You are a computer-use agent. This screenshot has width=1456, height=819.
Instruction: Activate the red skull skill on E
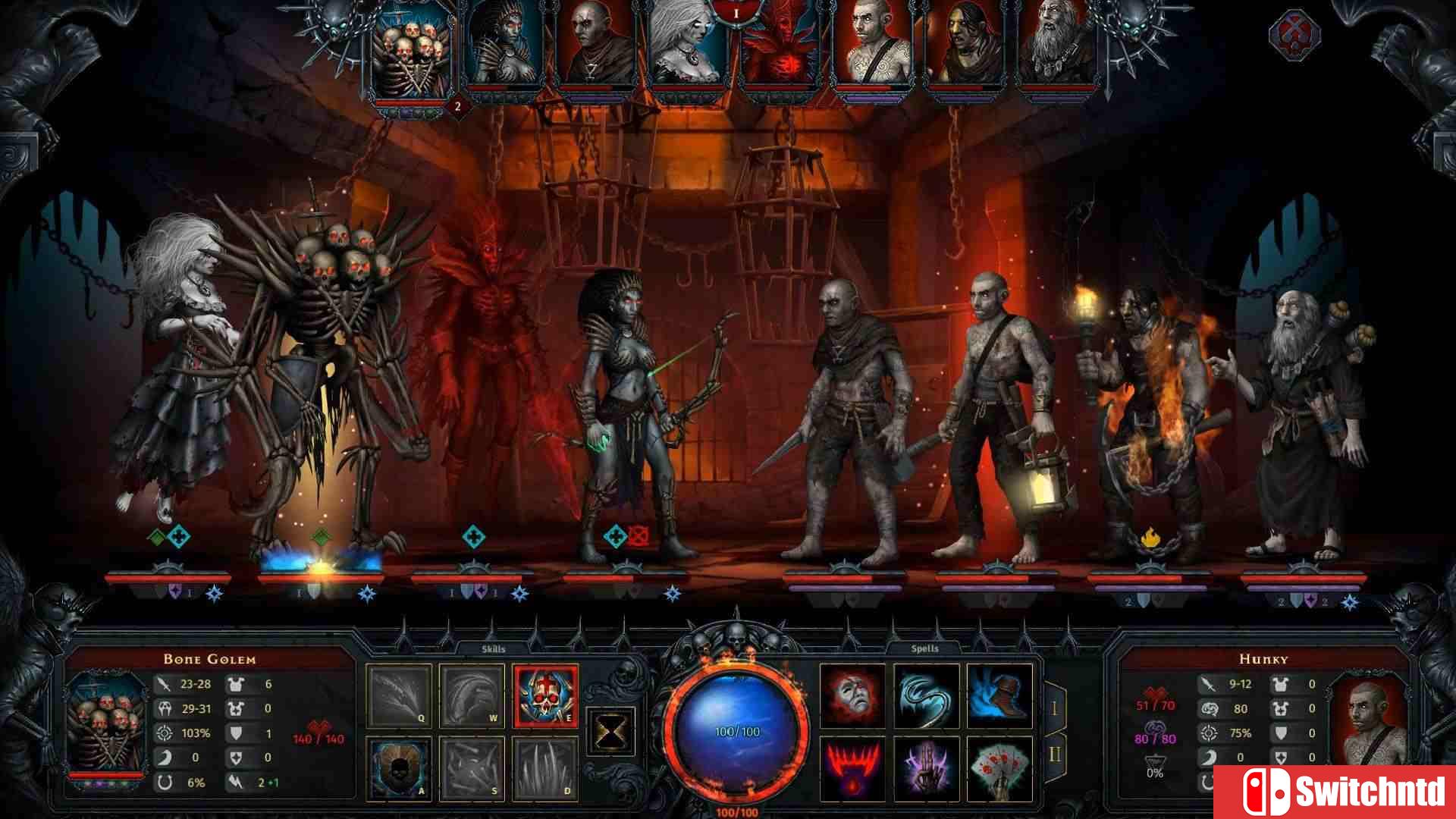click(x=545, y=695)
